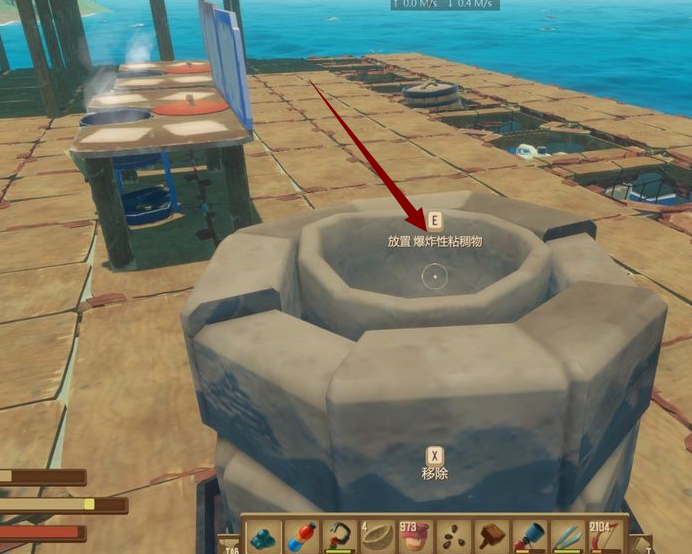Select the teal scrap item hotbar slot
The height and width of the screenshot is (554, 692).
[263, 536]
